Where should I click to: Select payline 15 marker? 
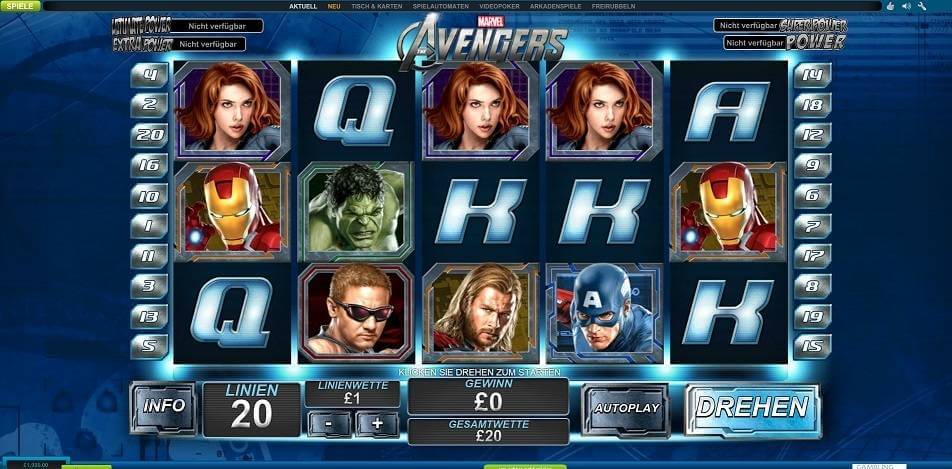point(811,347)
